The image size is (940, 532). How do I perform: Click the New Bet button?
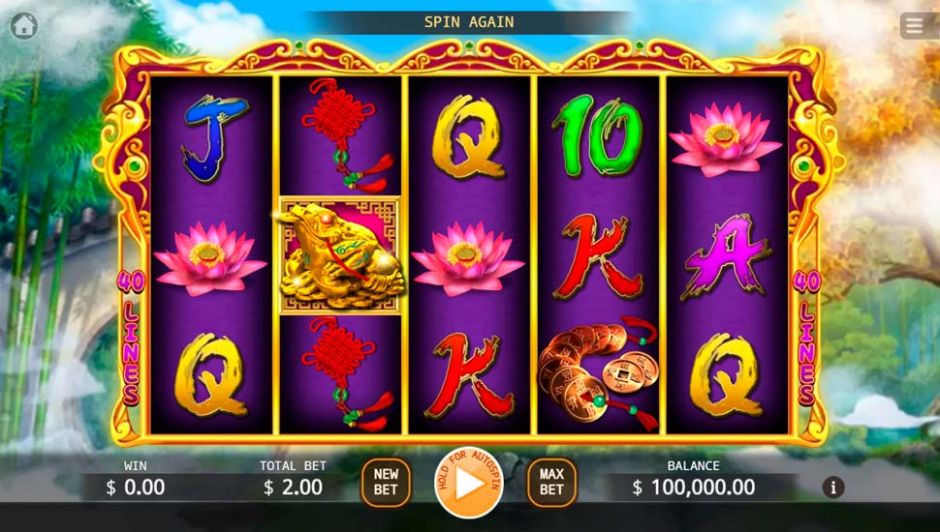(386, 482)
